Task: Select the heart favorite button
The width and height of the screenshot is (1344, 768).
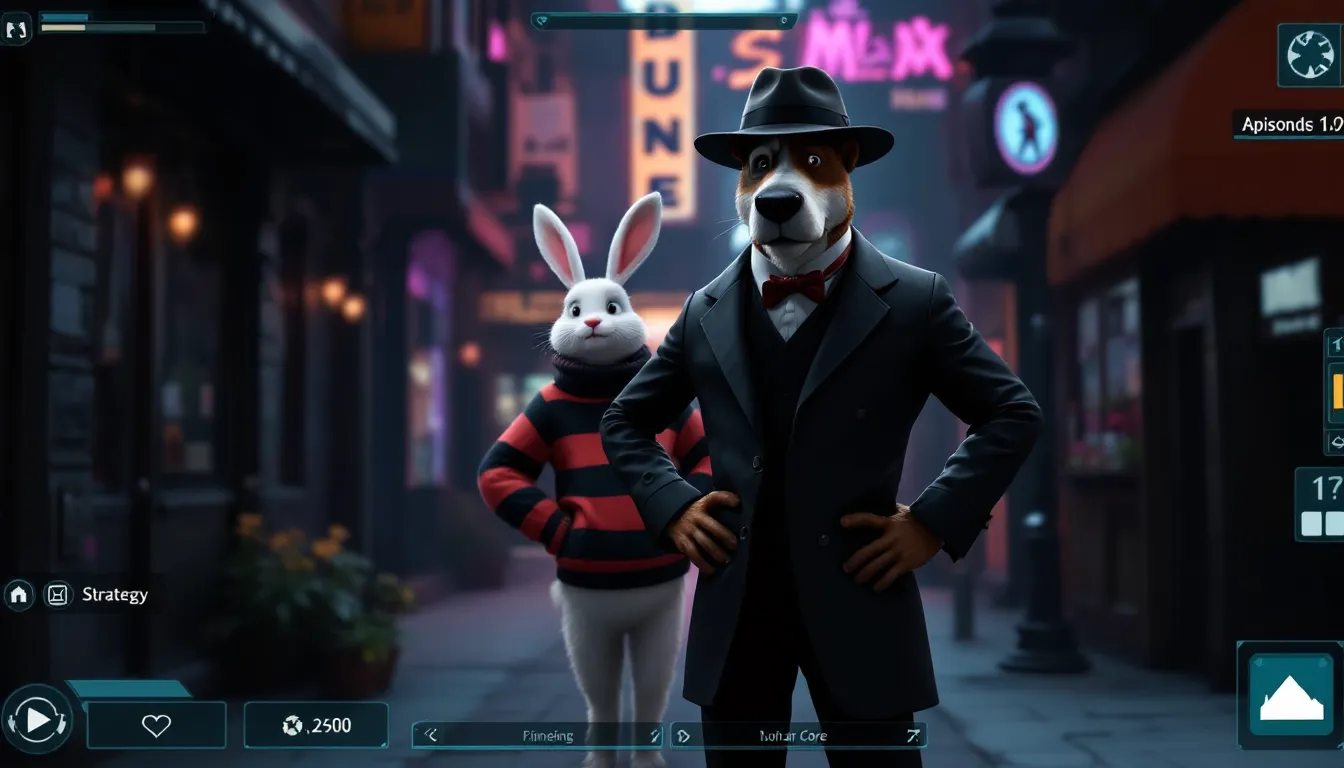Action: pos(156,726)
